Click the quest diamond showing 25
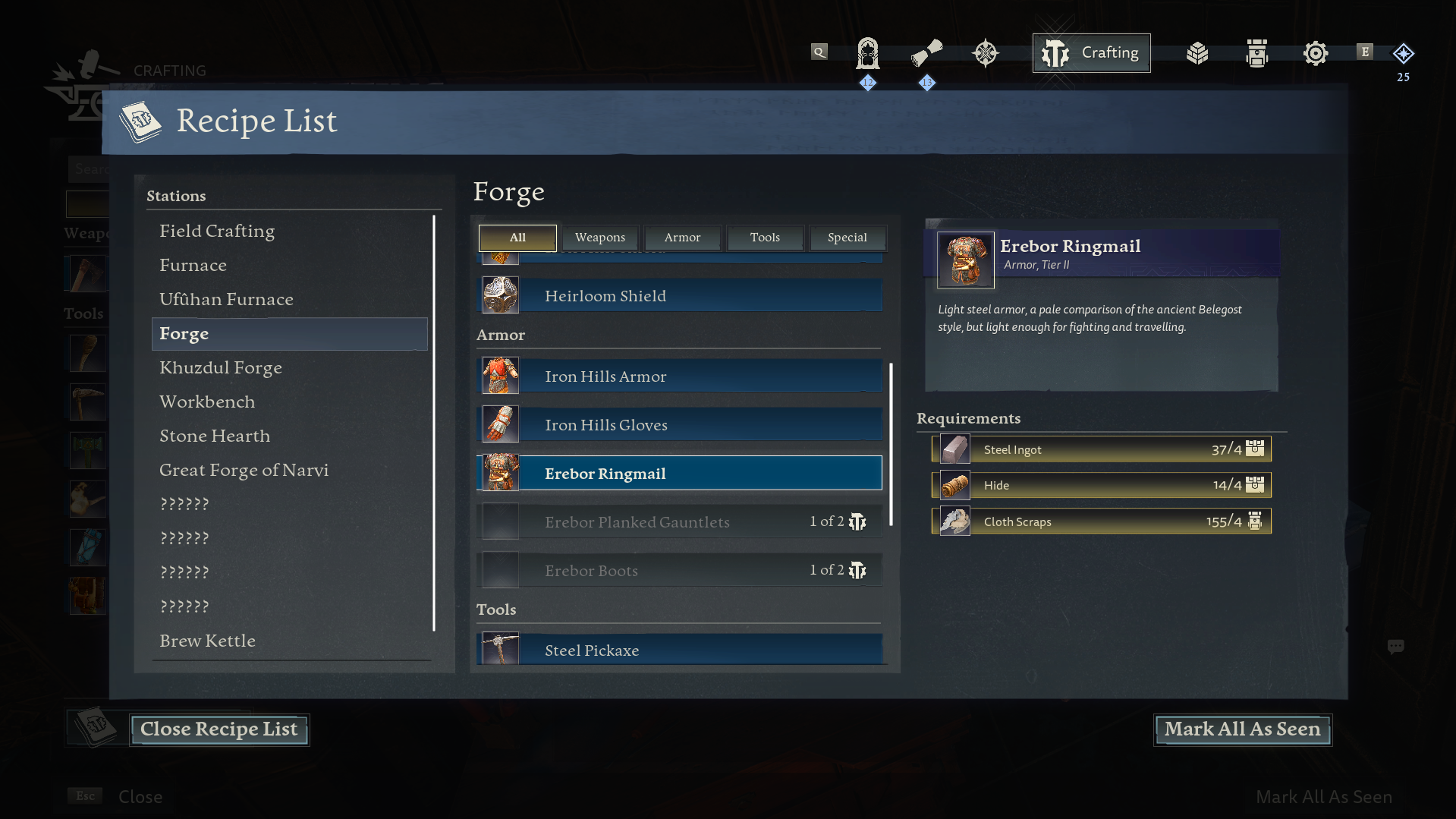The image size is (1456, 819). [x=1403, y=53]
